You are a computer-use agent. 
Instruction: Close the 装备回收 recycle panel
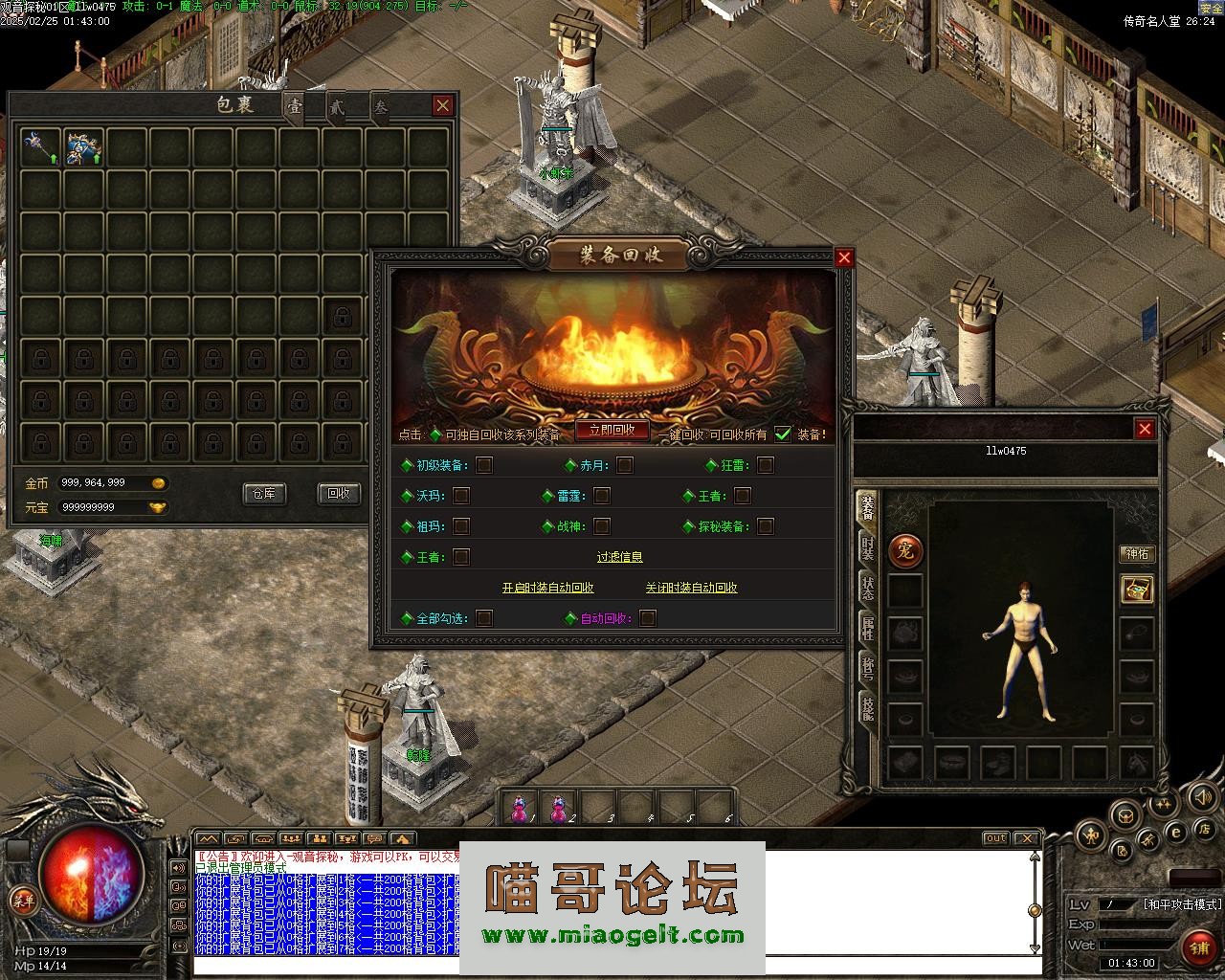tap(843, 257)
